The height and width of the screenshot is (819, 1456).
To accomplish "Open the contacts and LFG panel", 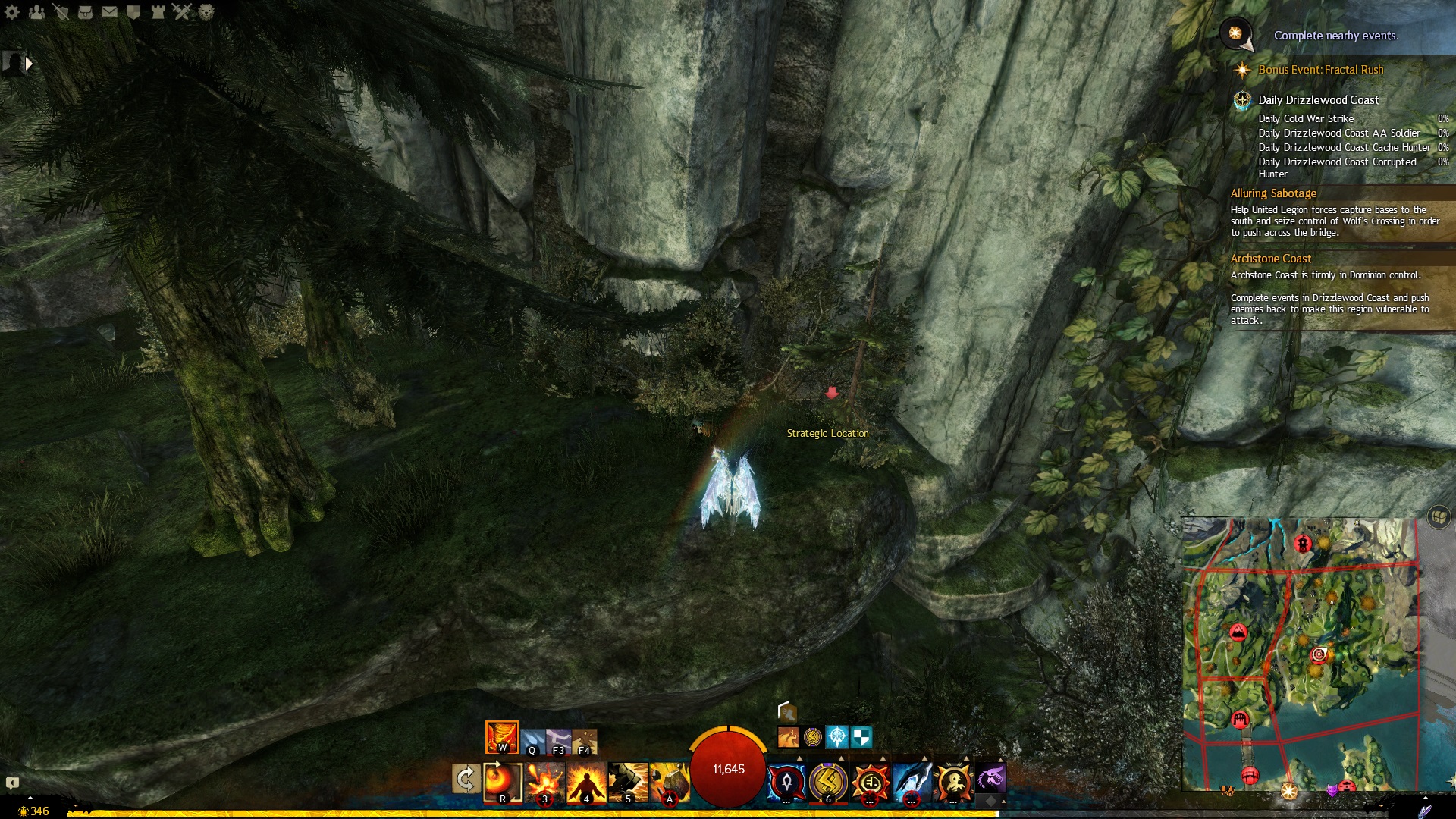I will 36,12.
